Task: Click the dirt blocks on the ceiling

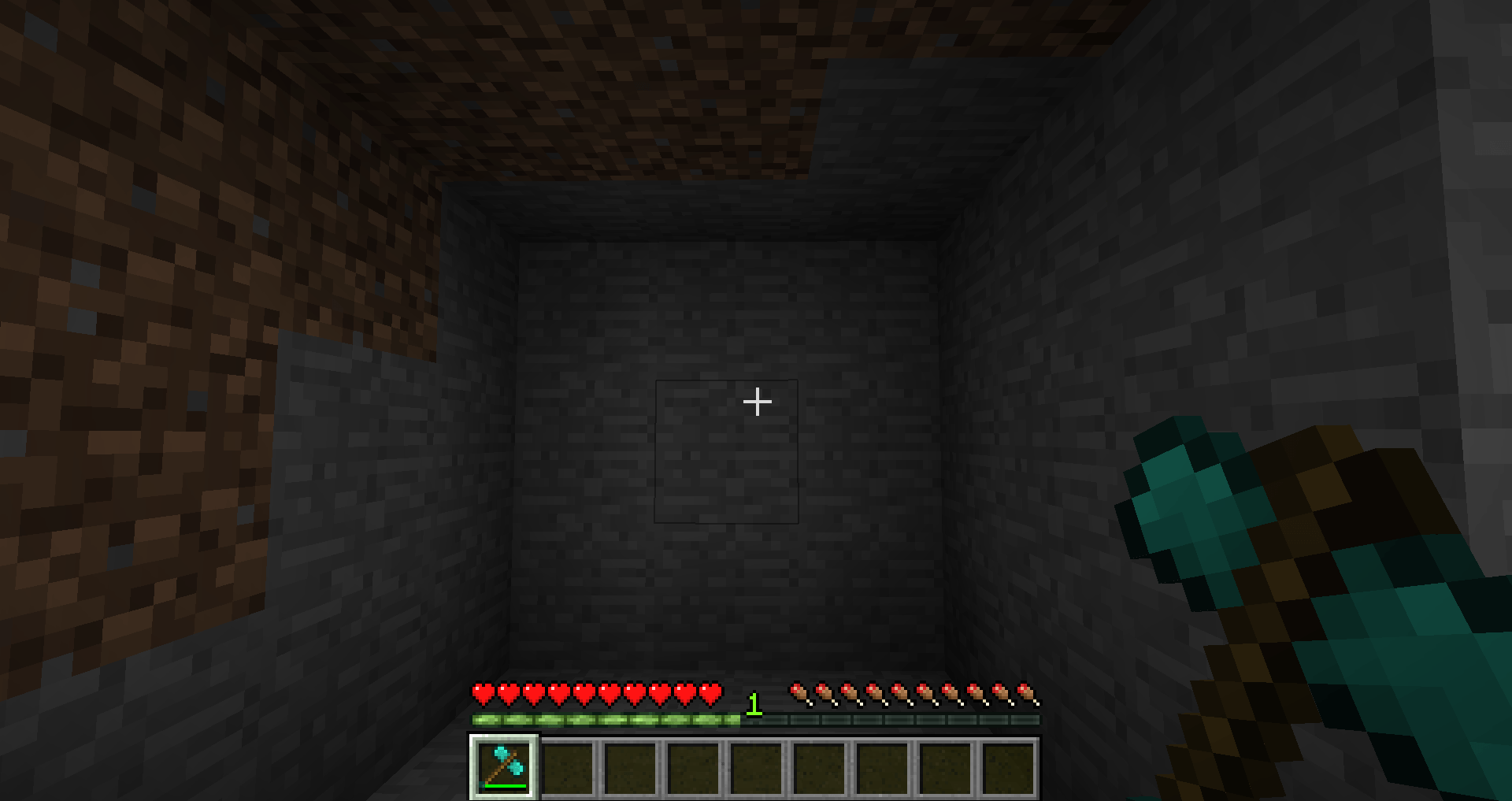Action: click(630, 63)
